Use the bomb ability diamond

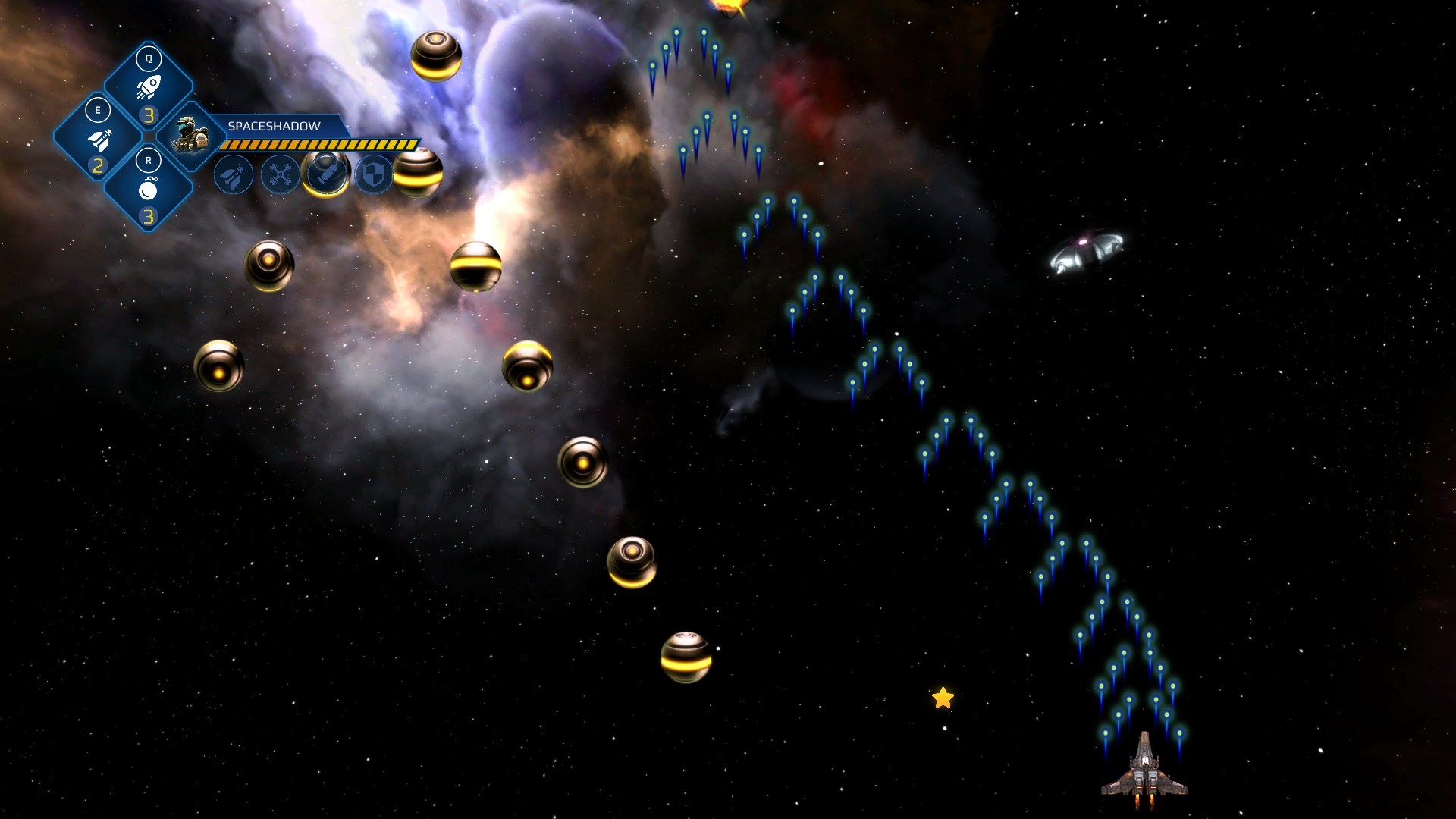(x=149, y=188)
